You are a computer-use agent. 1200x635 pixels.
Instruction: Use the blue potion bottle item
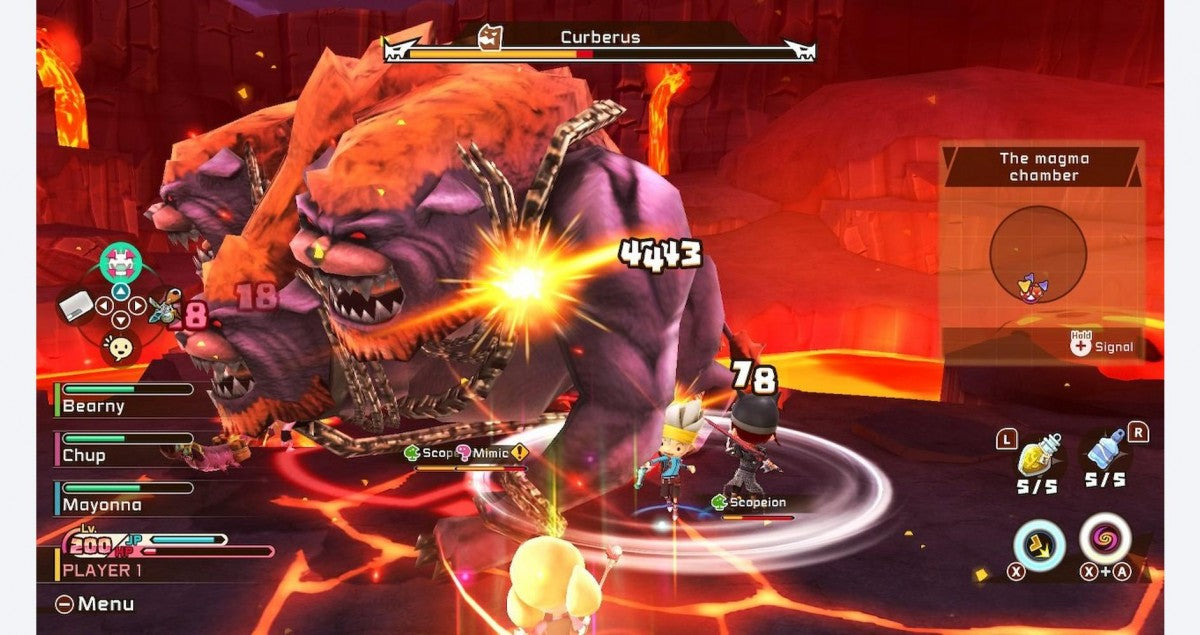point(1105,452)
